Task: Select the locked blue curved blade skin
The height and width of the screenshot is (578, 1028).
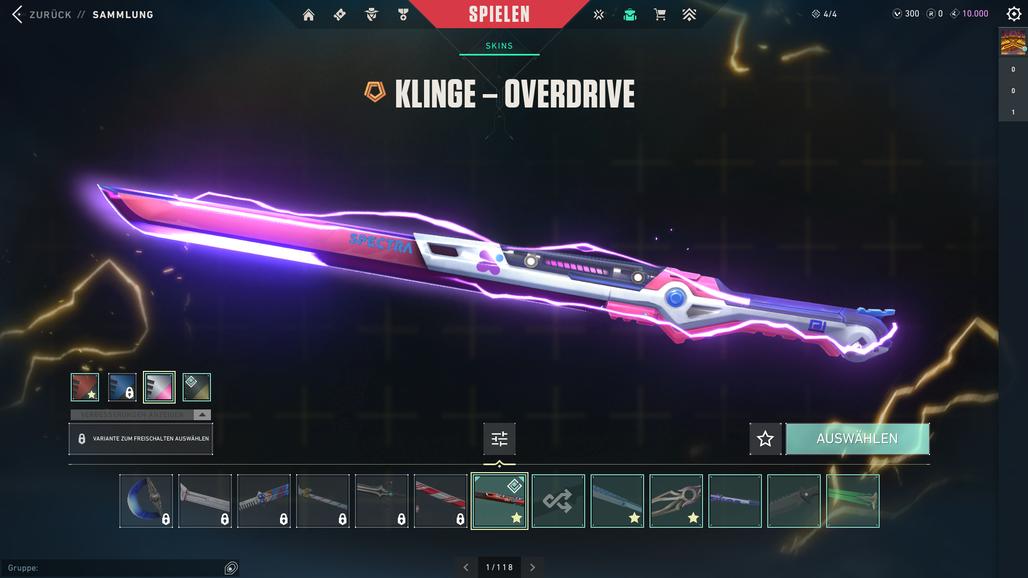Action: point(146,500)
